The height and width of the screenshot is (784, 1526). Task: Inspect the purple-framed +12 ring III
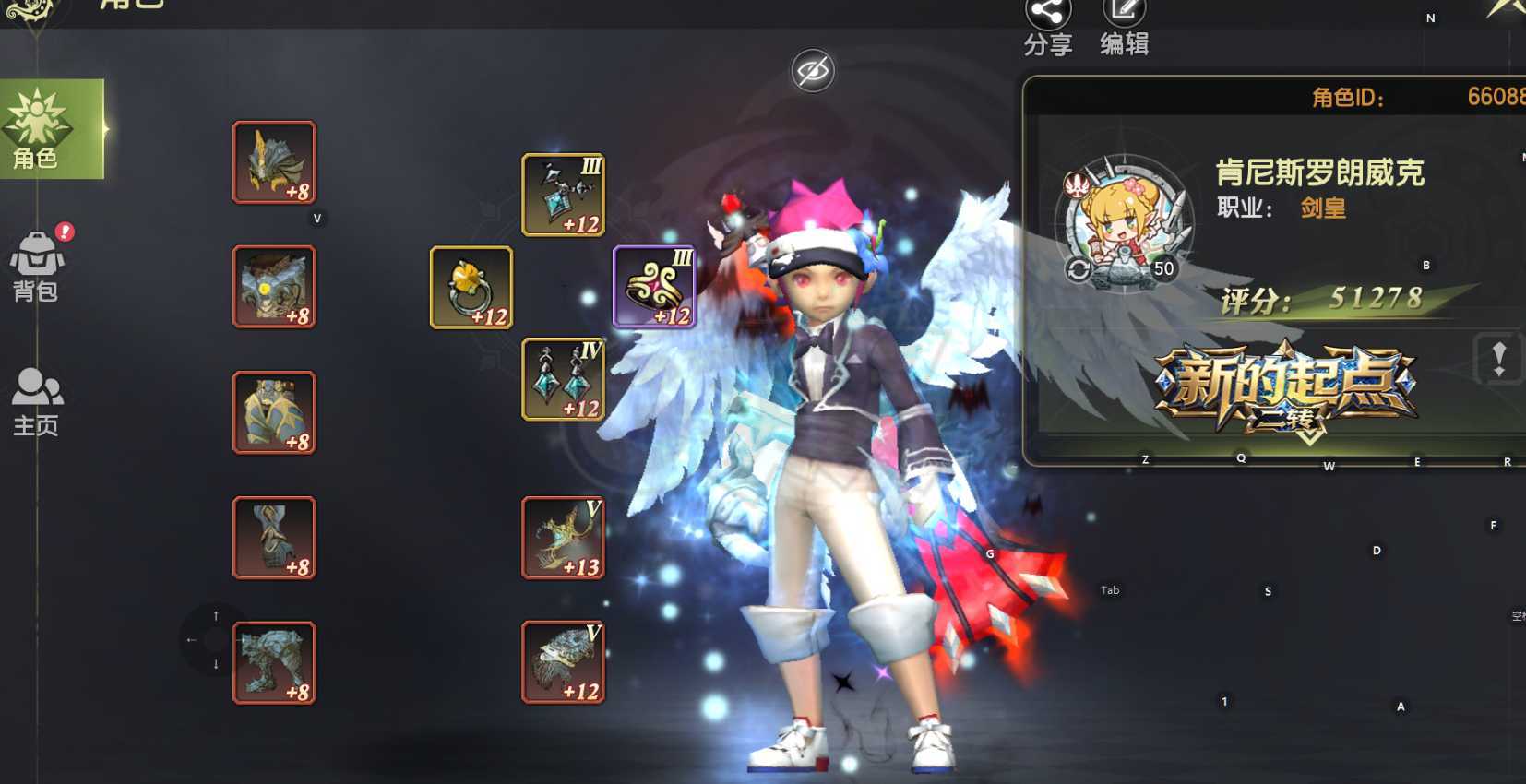coord(654,287)
